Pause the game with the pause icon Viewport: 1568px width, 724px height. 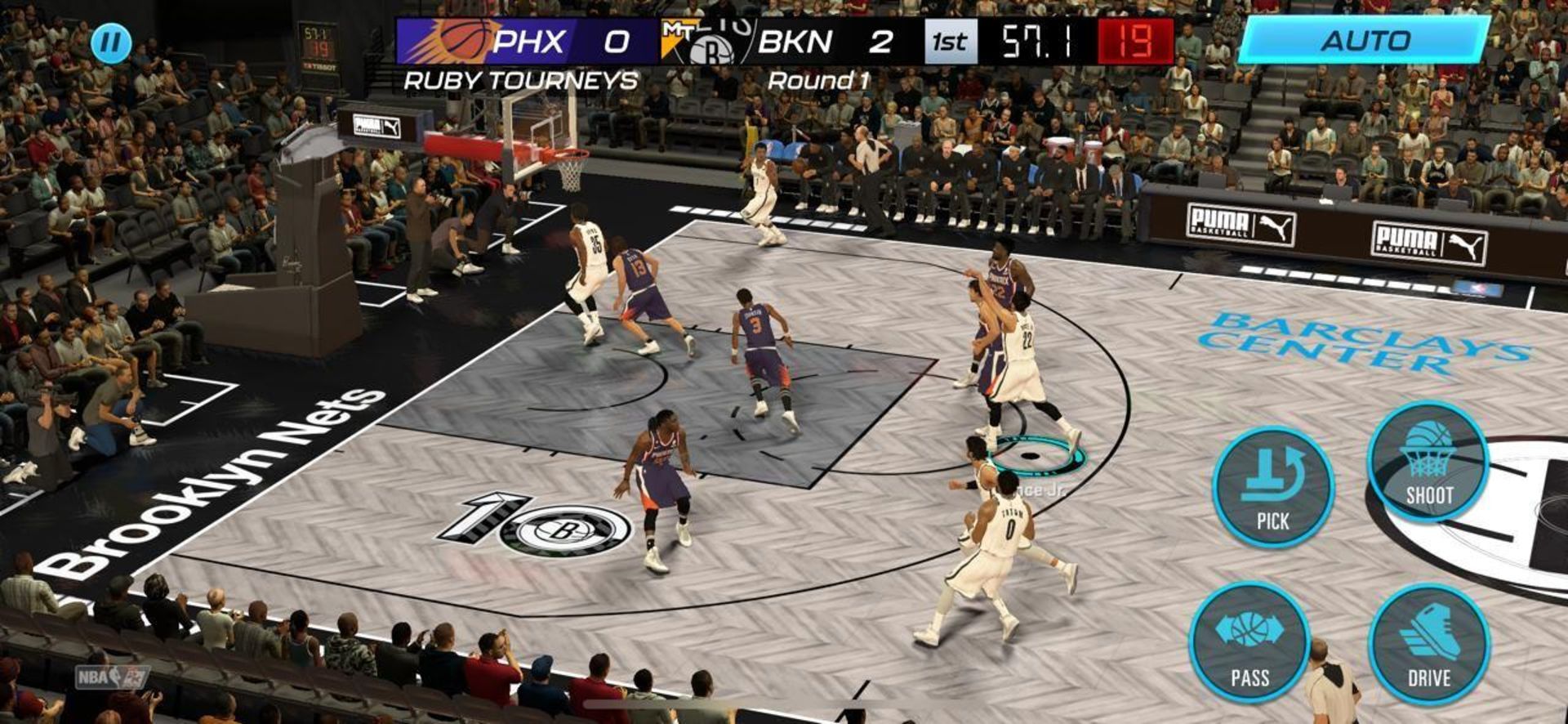tap(110, 43)
